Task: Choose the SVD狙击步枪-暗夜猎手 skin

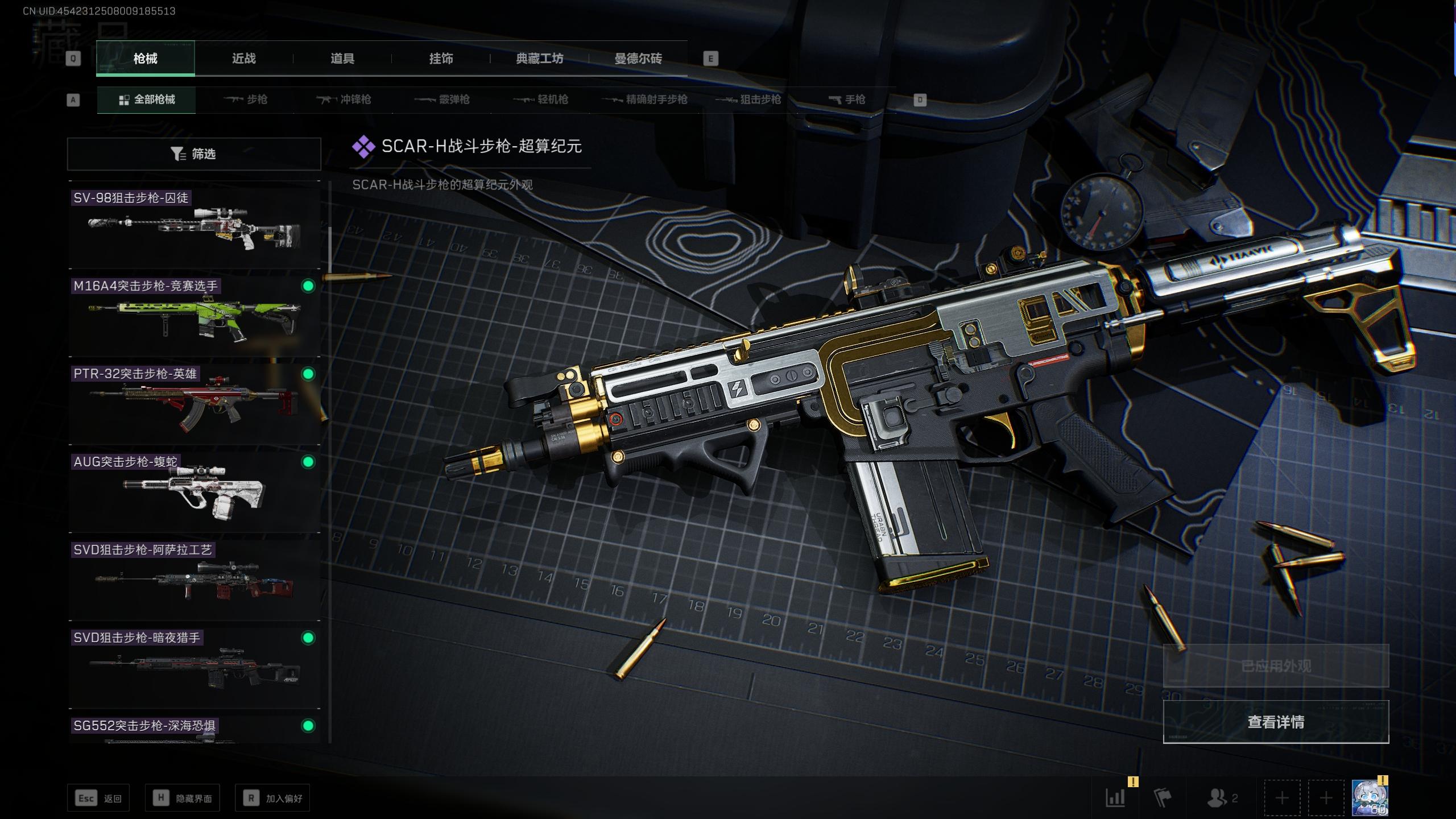Action: [x=195, y=668]
